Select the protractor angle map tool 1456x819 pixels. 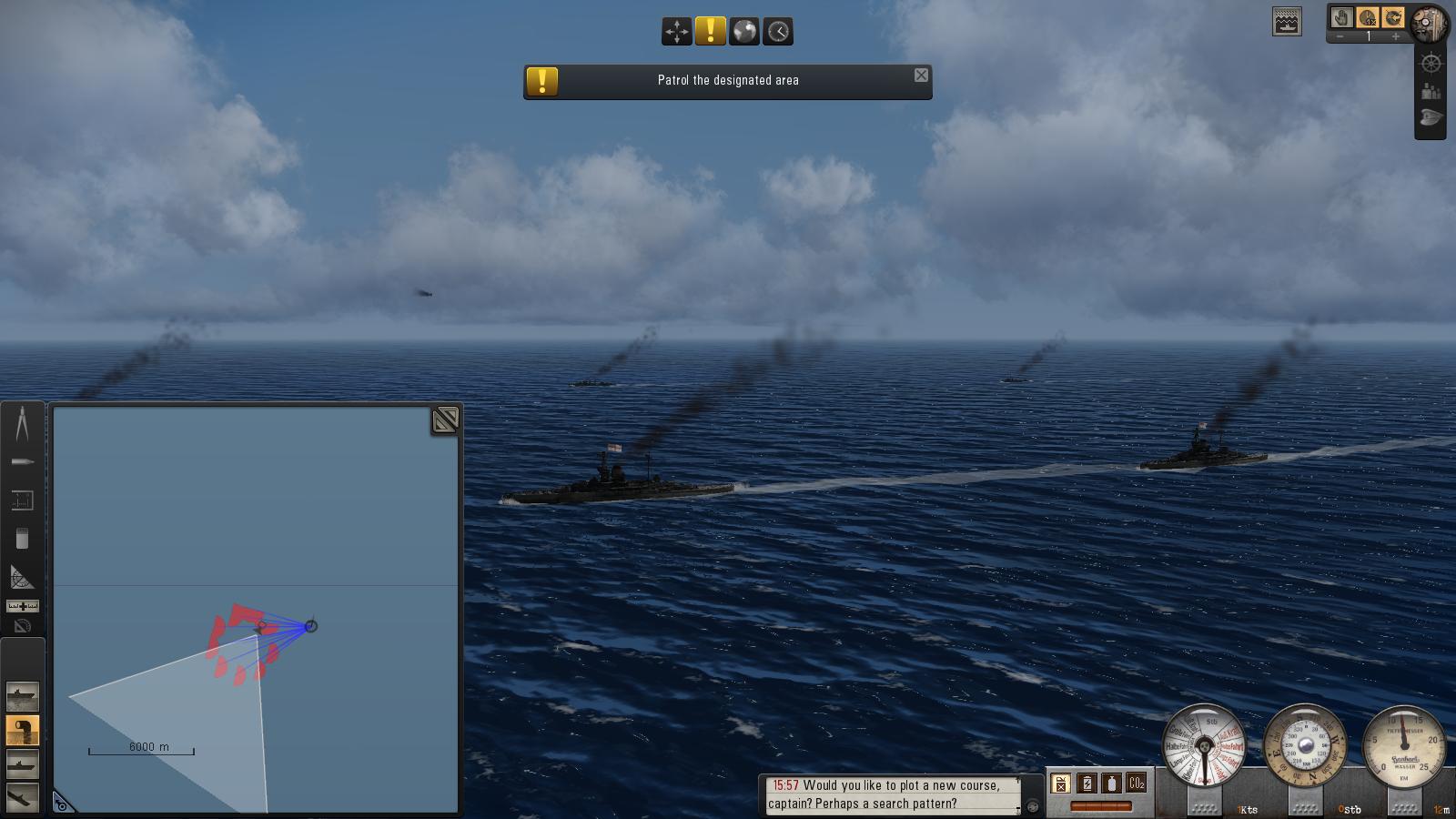click(x=22, y=577)
